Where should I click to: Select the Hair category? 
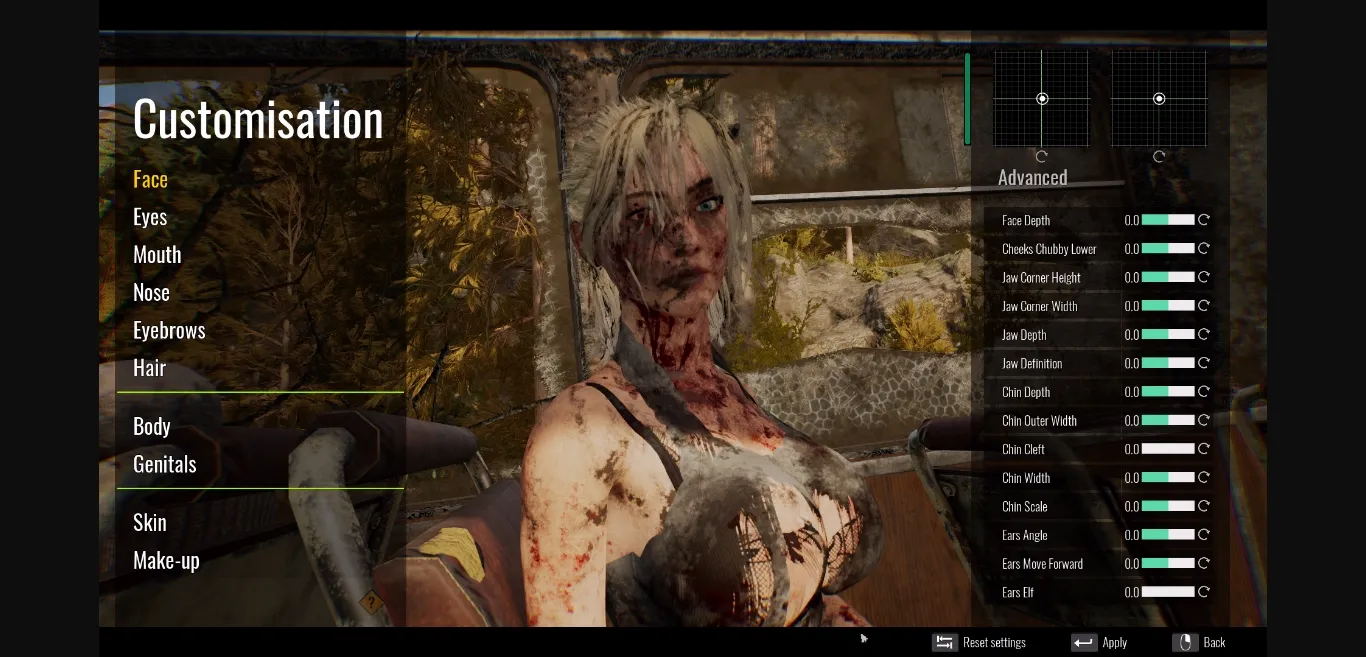click(x=149, y=368)
